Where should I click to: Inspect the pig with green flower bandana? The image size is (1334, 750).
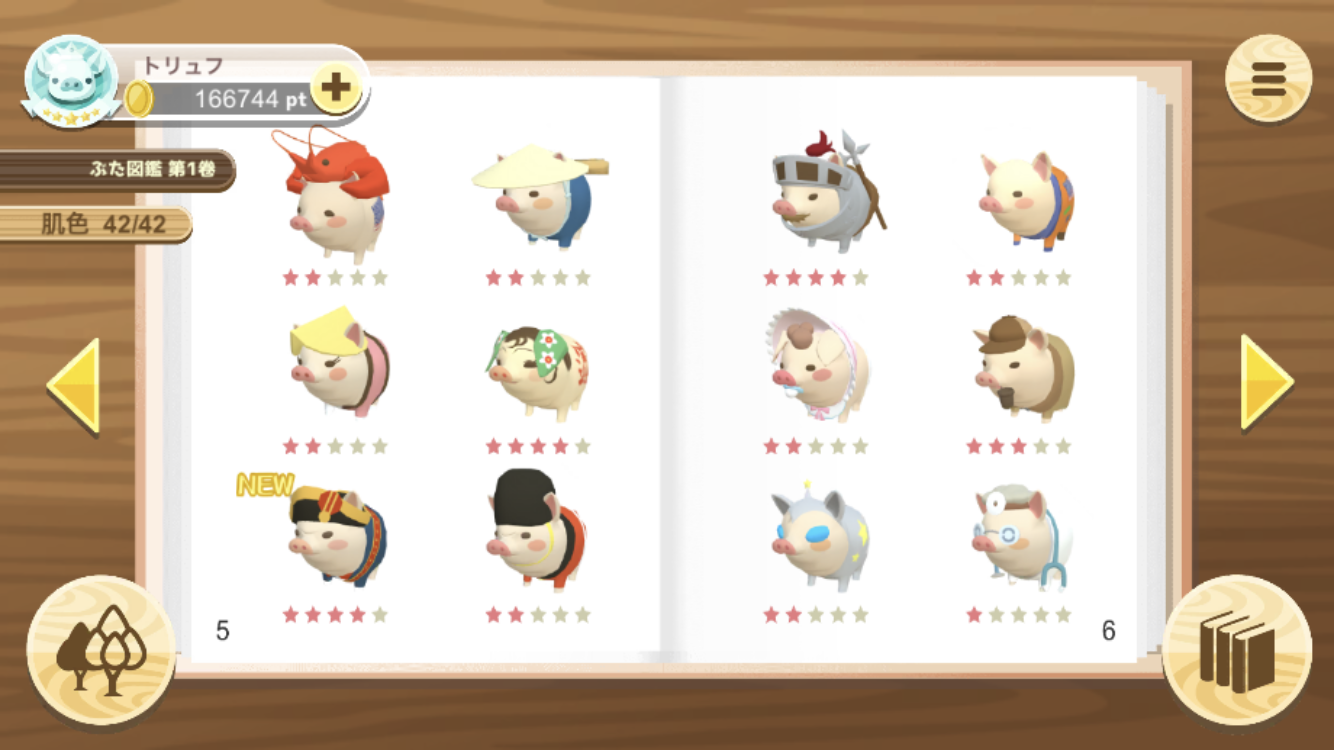(538, 370)
